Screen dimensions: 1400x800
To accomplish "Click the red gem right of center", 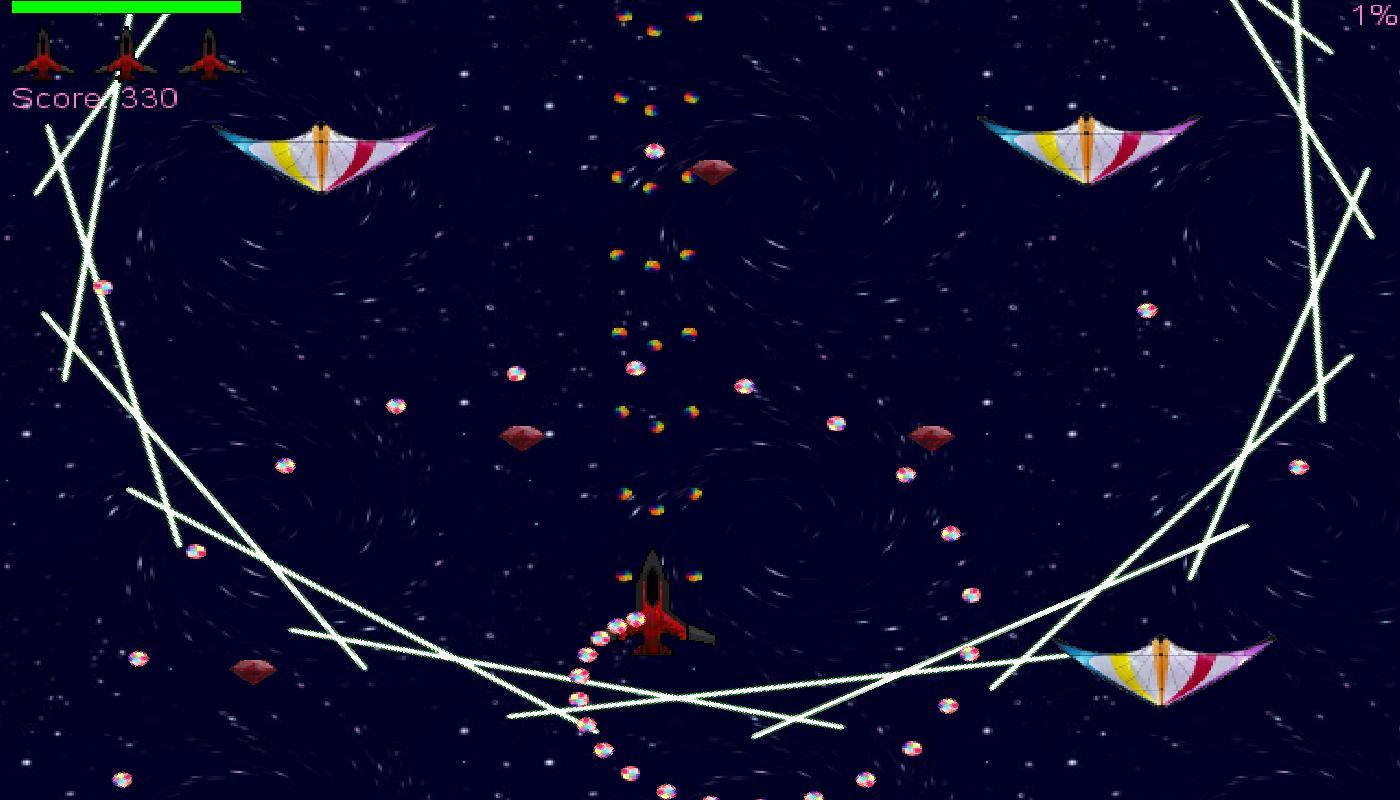I will tap(930, 437).
